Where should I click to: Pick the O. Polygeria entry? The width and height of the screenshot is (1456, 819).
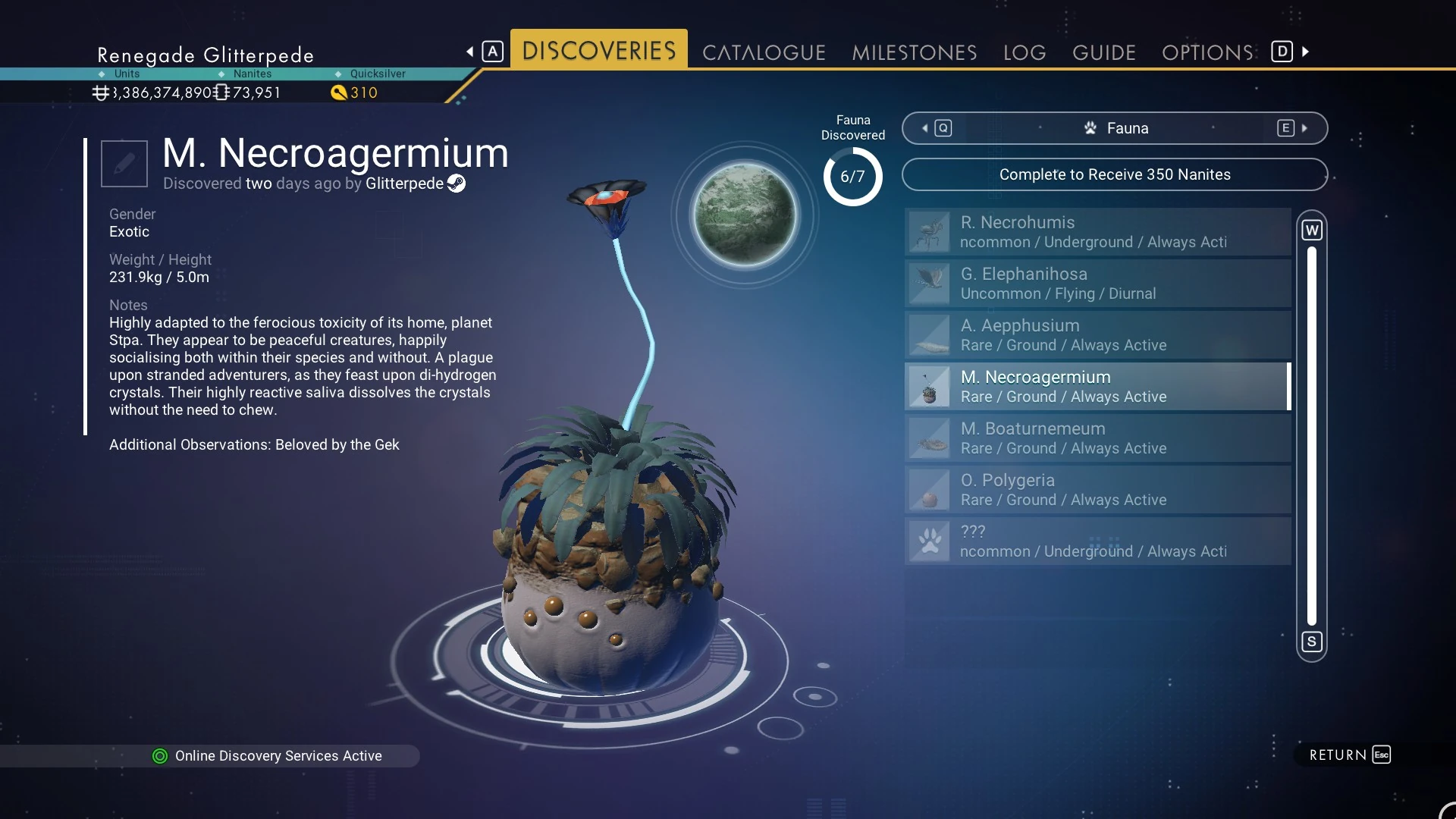click(x=1097, y=490)
